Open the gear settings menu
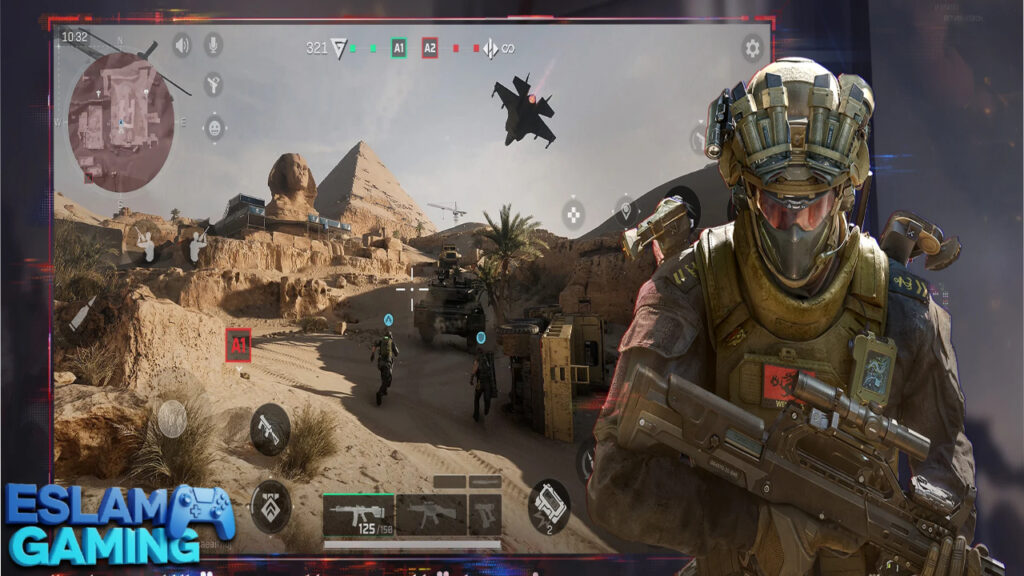This screenshot has height=576, width=1024. click(x=752, y=48)
